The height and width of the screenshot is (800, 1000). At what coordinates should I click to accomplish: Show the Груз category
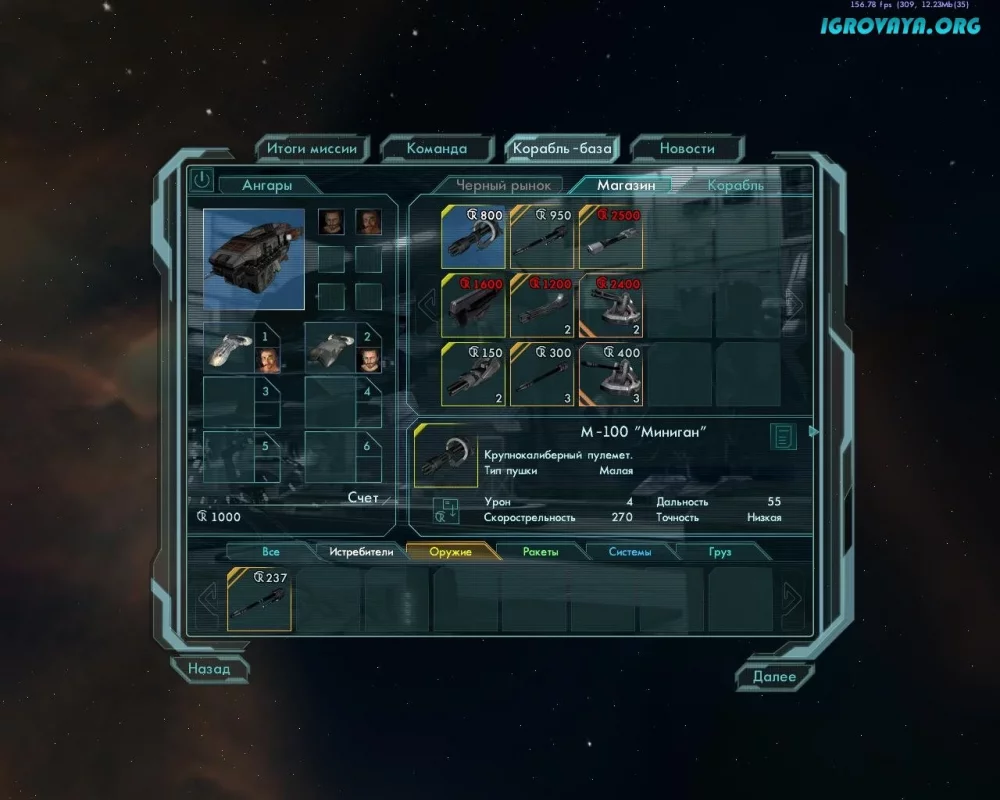pyautogui.click(x=720, y=552)
